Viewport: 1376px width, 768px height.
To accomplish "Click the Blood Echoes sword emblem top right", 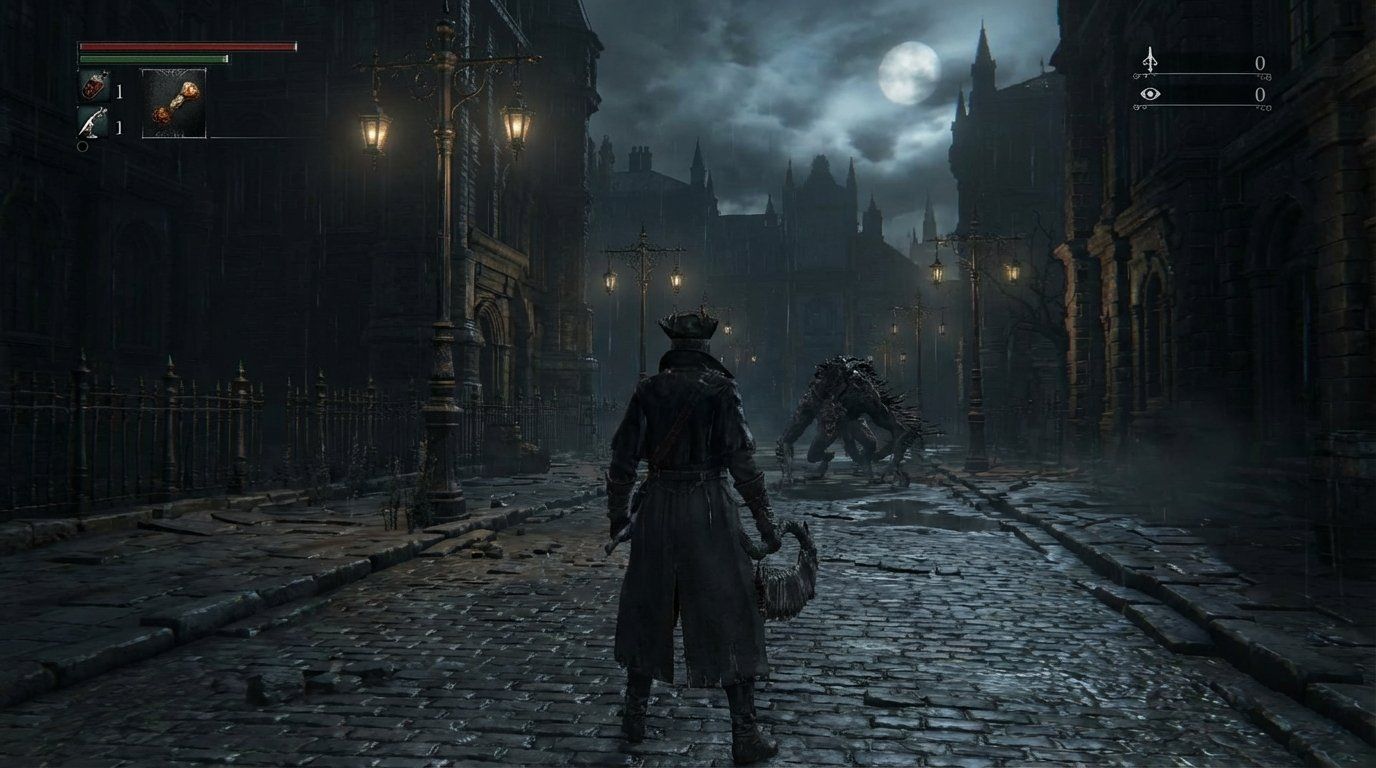I will (x=1150, y=60).
